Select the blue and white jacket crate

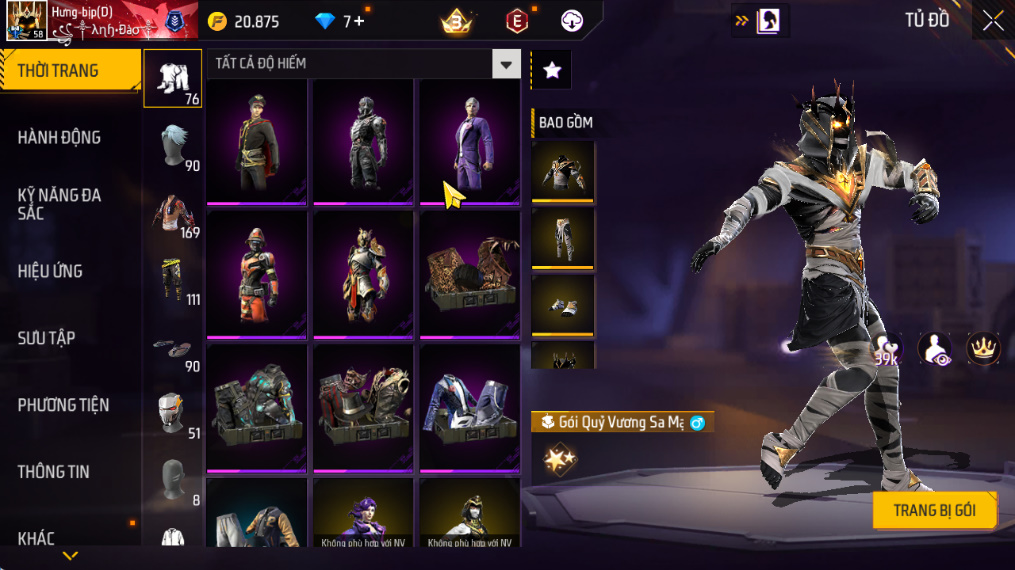click(469, 407)
